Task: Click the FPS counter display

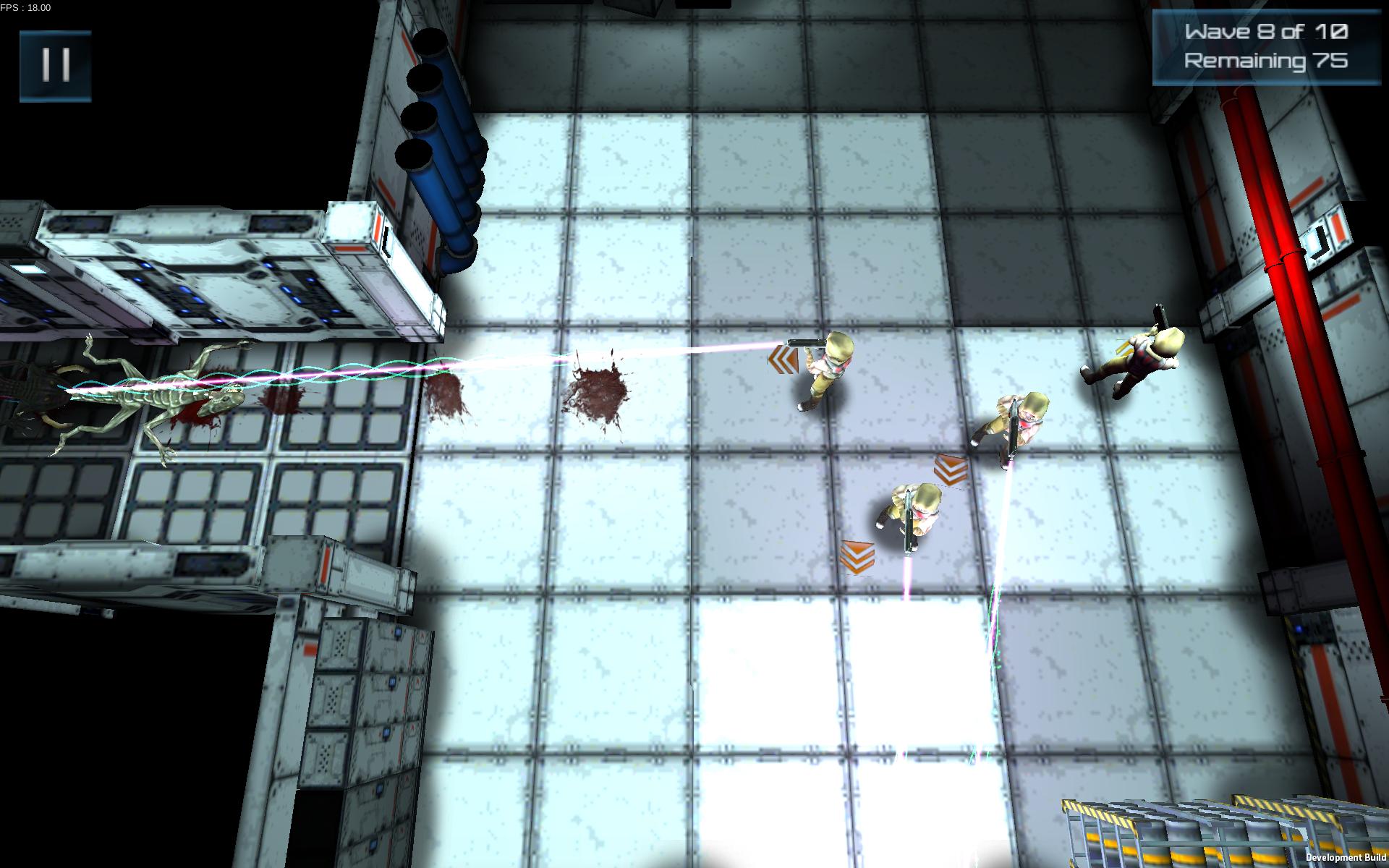Action: (25, 8)
